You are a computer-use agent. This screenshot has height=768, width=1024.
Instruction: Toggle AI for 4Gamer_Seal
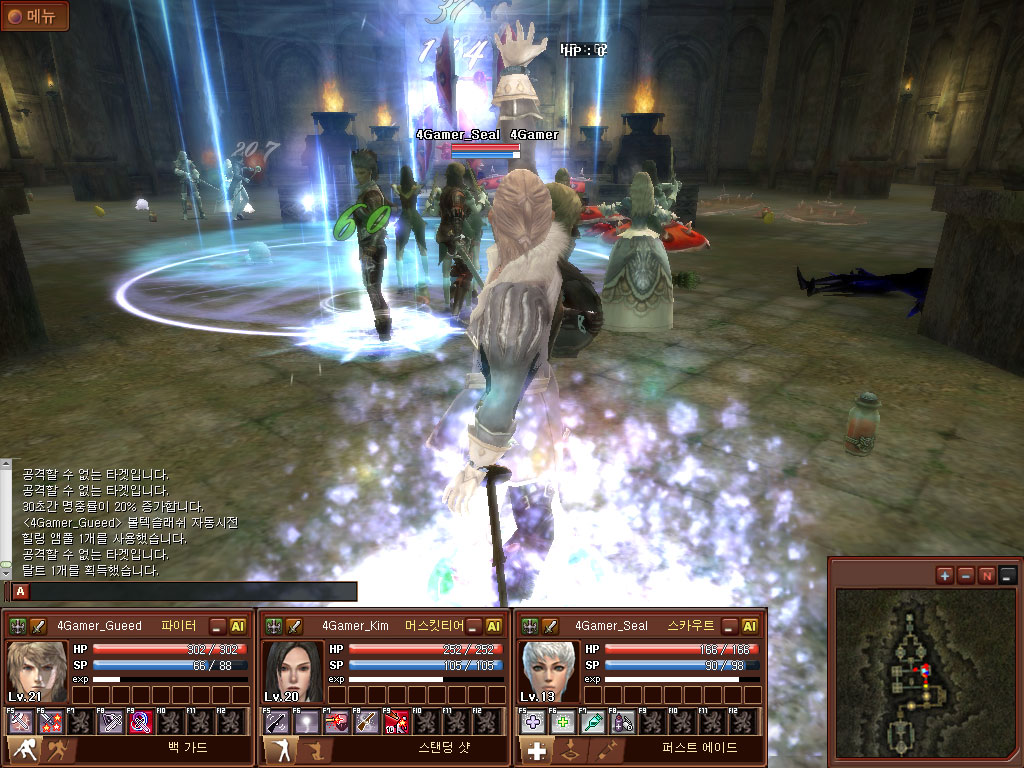(x=750, y=626)
